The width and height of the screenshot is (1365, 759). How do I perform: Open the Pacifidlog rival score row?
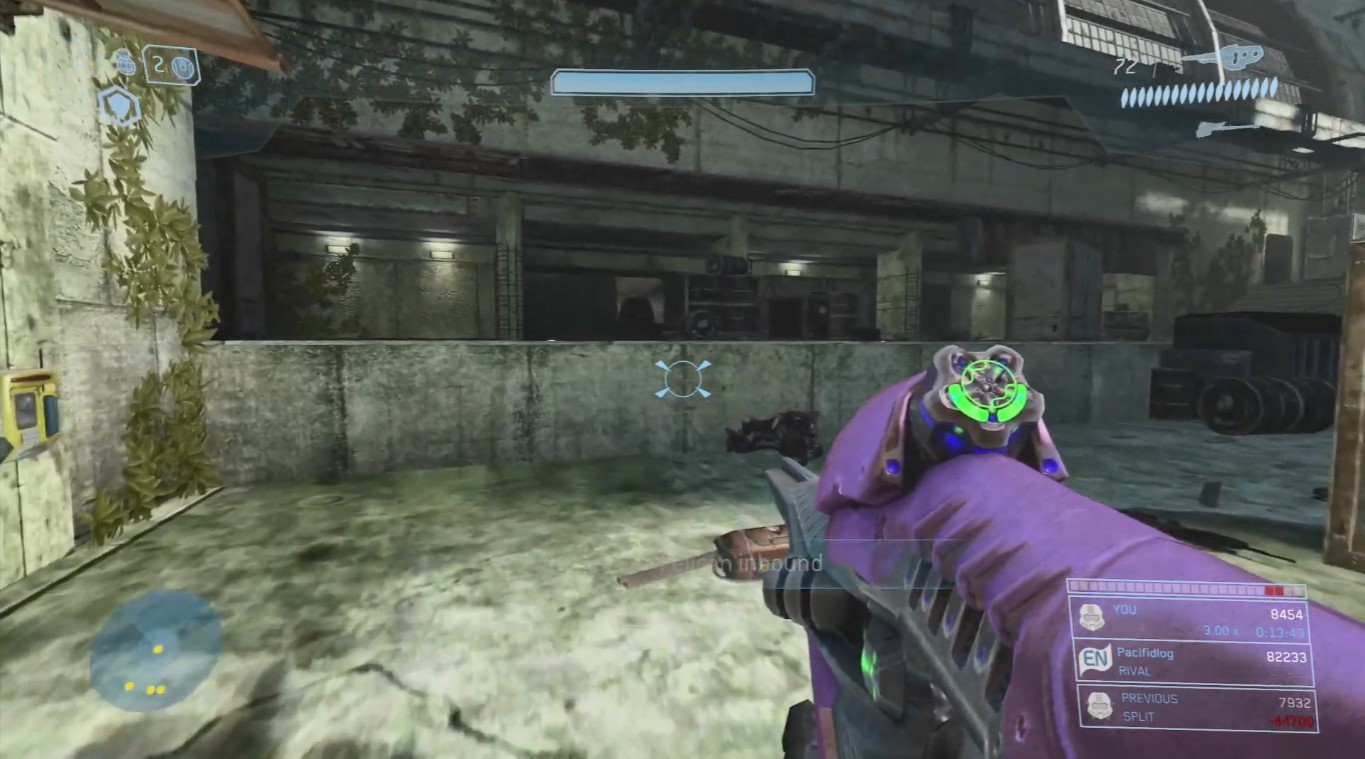click(1190, 662)
